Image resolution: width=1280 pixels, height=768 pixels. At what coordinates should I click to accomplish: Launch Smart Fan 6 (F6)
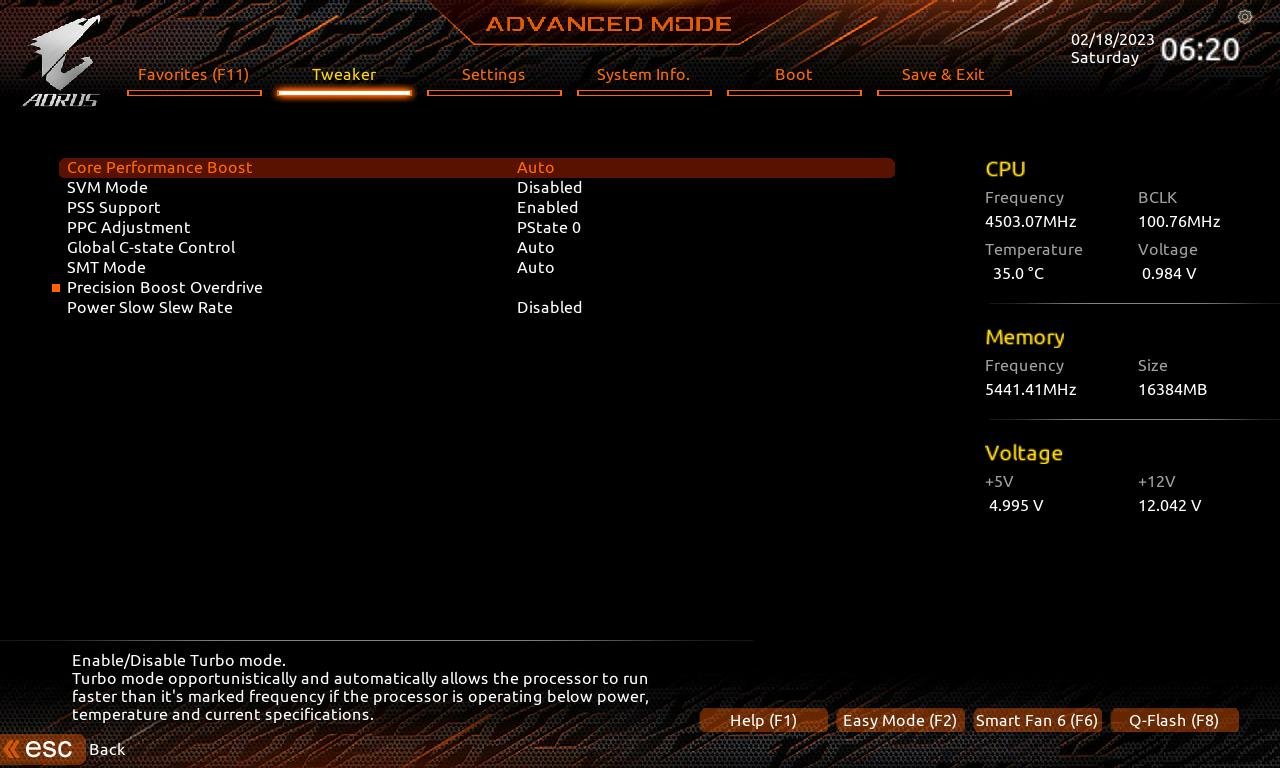[1037, 720]
